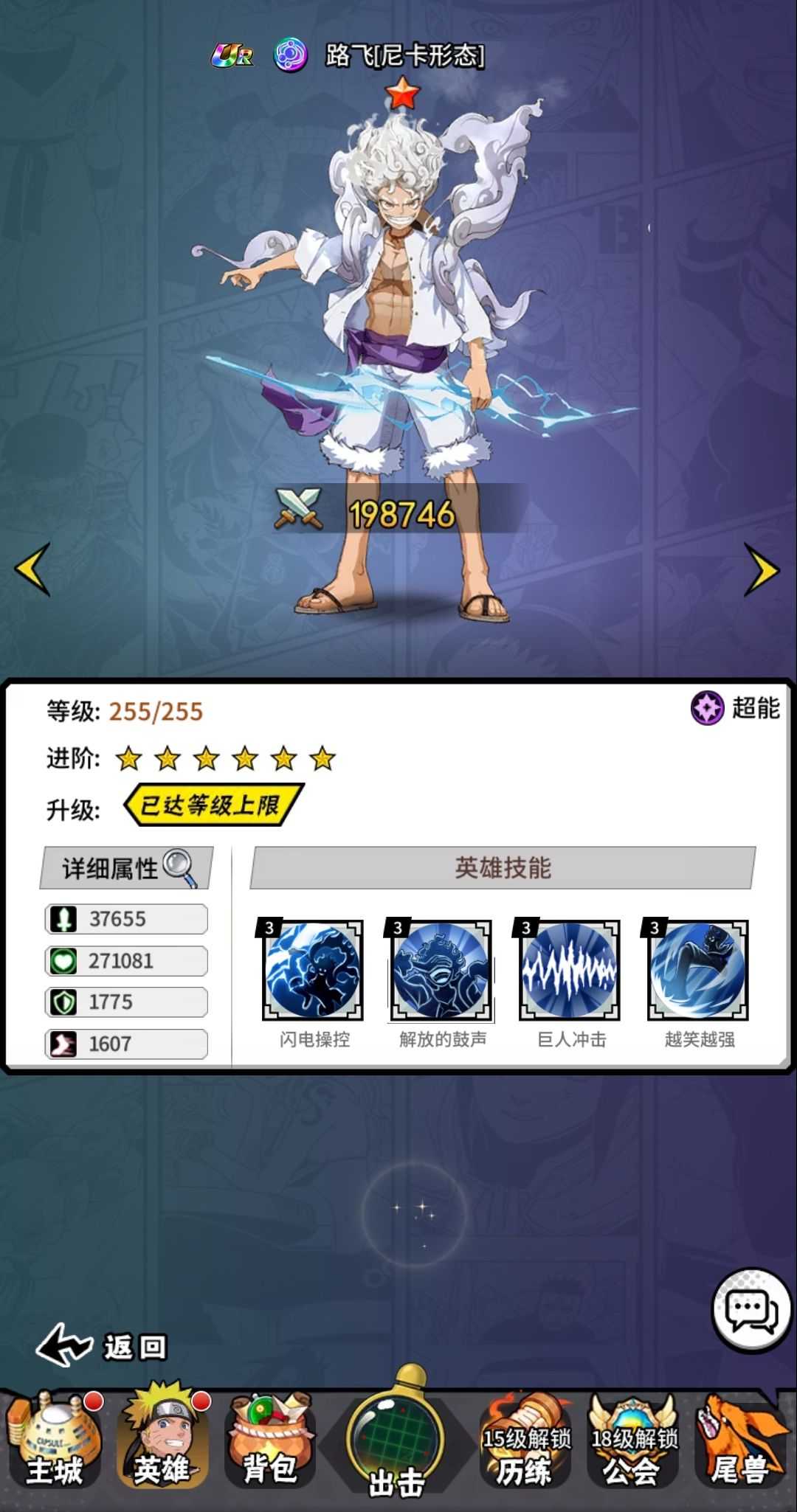Go to 主城 main city
The image size is (797, 1512).
tap(54, 1441)
